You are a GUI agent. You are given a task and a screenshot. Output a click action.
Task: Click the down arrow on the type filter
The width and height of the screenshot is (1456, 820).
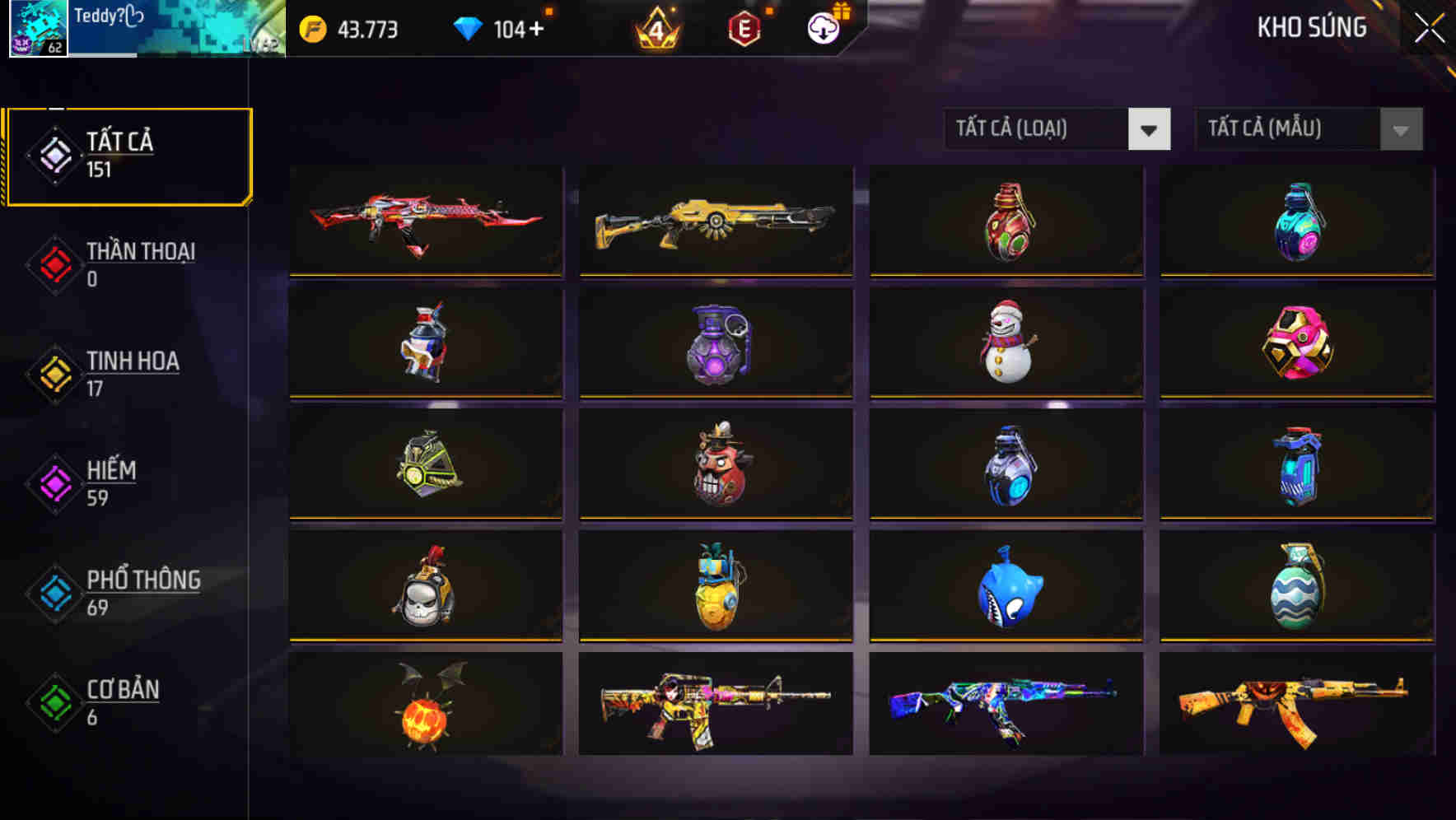click(x=1150, y=129)
